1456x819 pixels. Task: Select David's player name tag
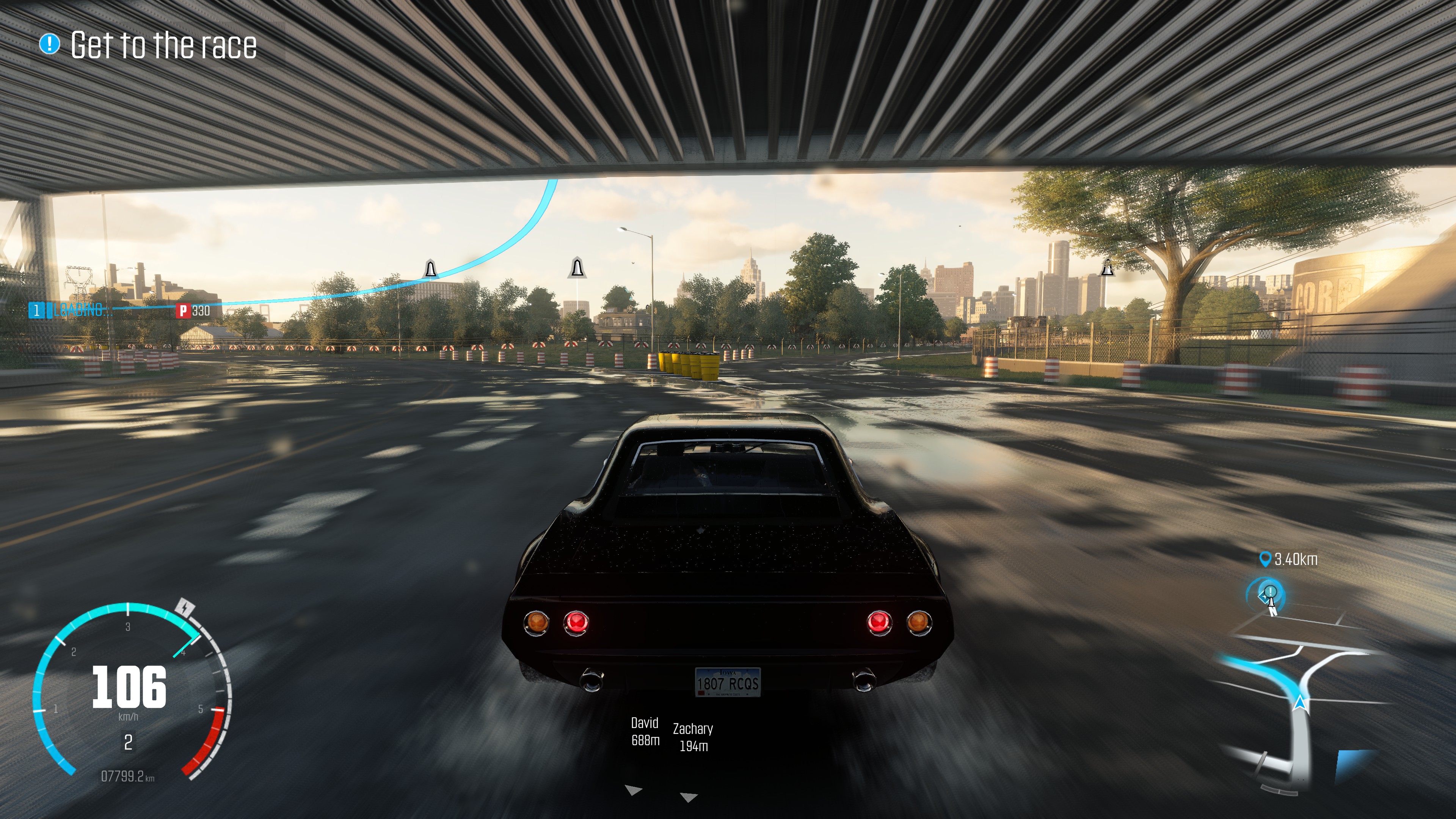click(645, 731)
